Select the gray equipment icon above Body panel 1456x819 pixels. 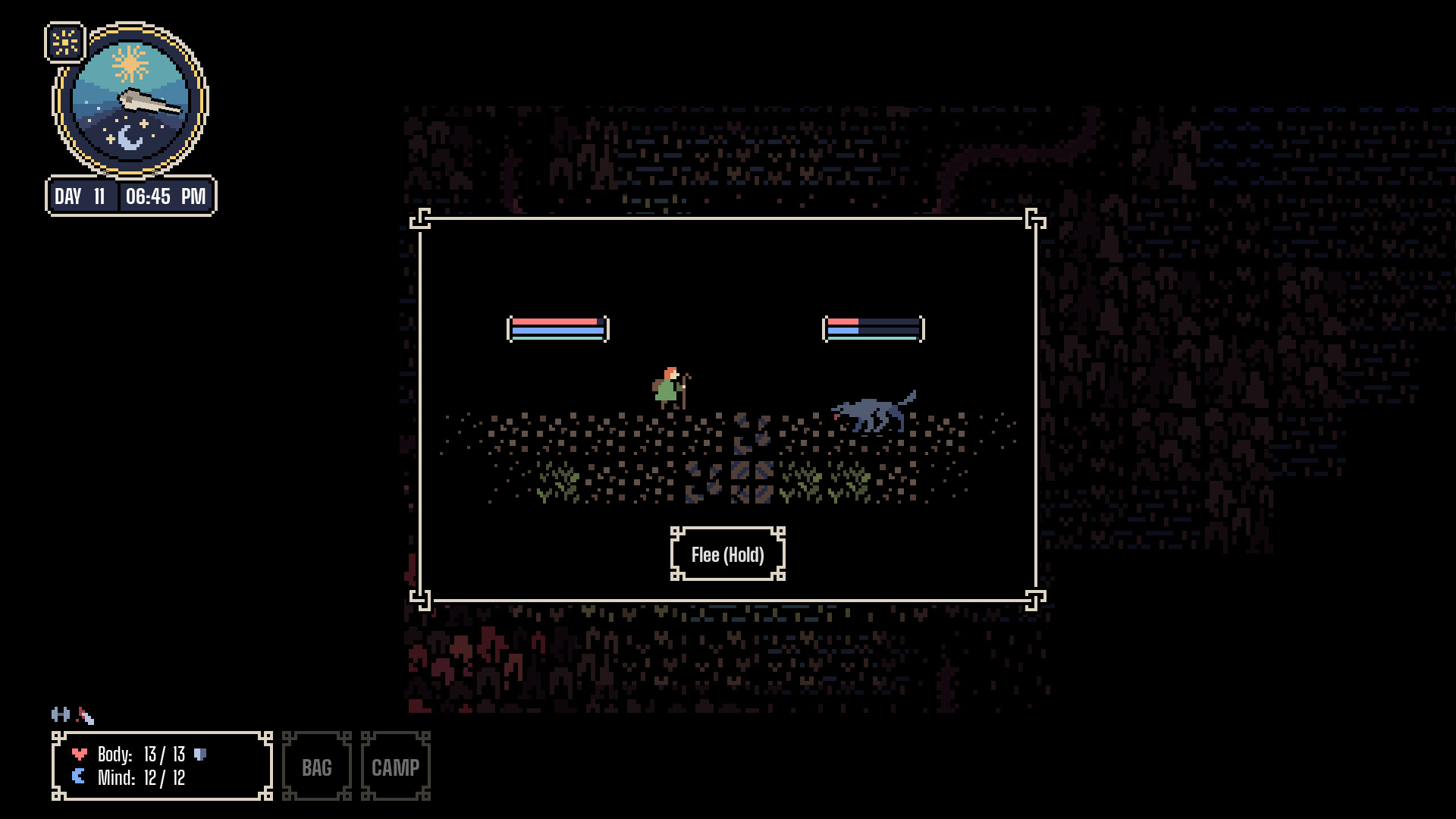60,714
